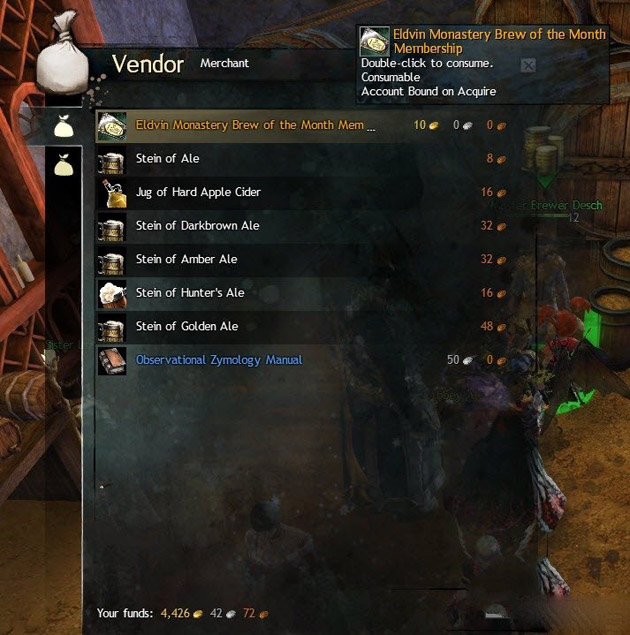Switch to the non-highlighted money bag tab
630x635 pixels.
(64, 165)
